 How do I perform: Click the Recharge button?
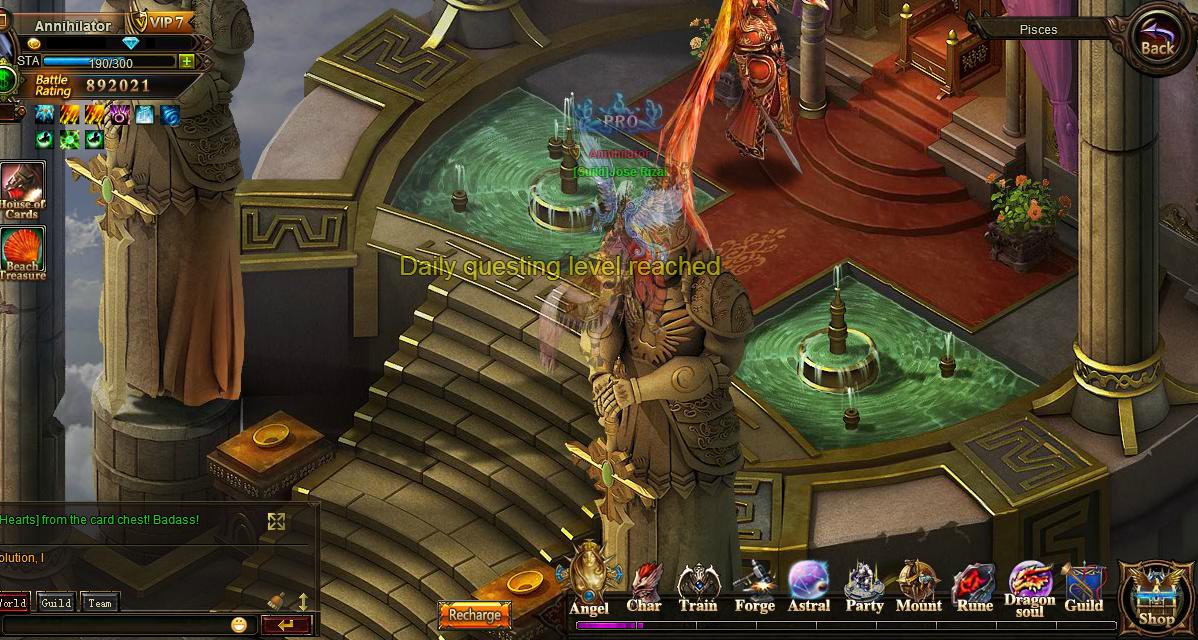coord(474,615)
